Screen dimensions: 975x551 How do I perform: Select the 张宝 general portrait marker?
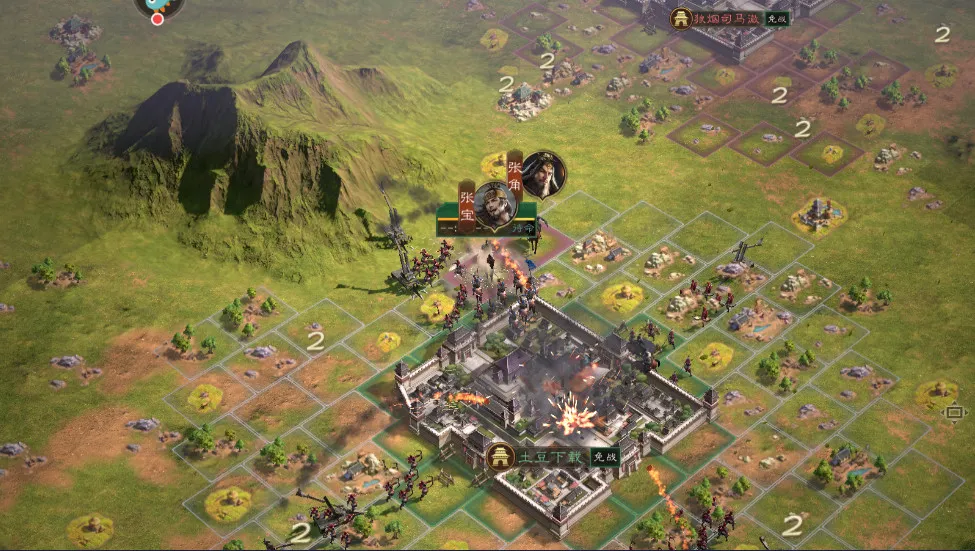(494, 204)
